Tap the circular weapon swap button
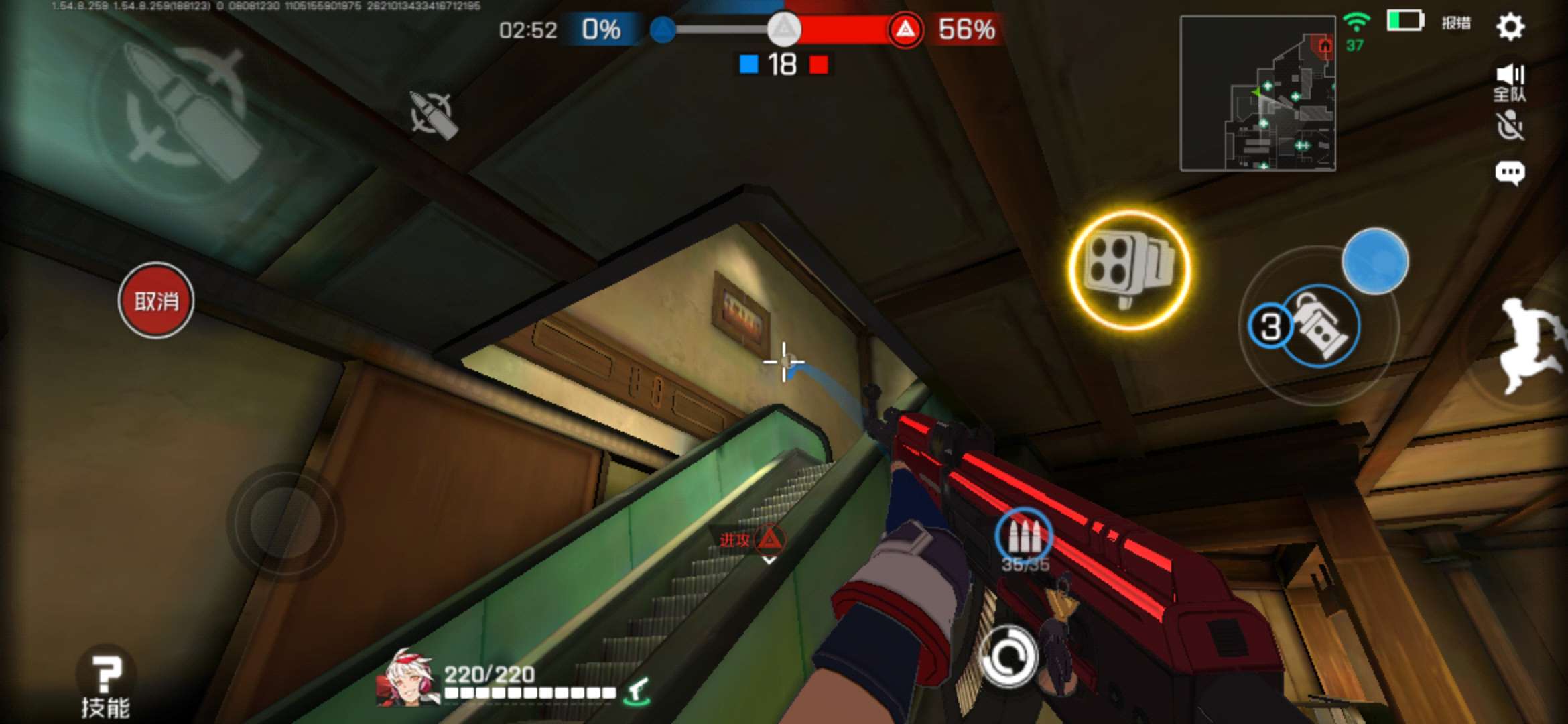The image size is (1568, 724). pos(1008,657)
